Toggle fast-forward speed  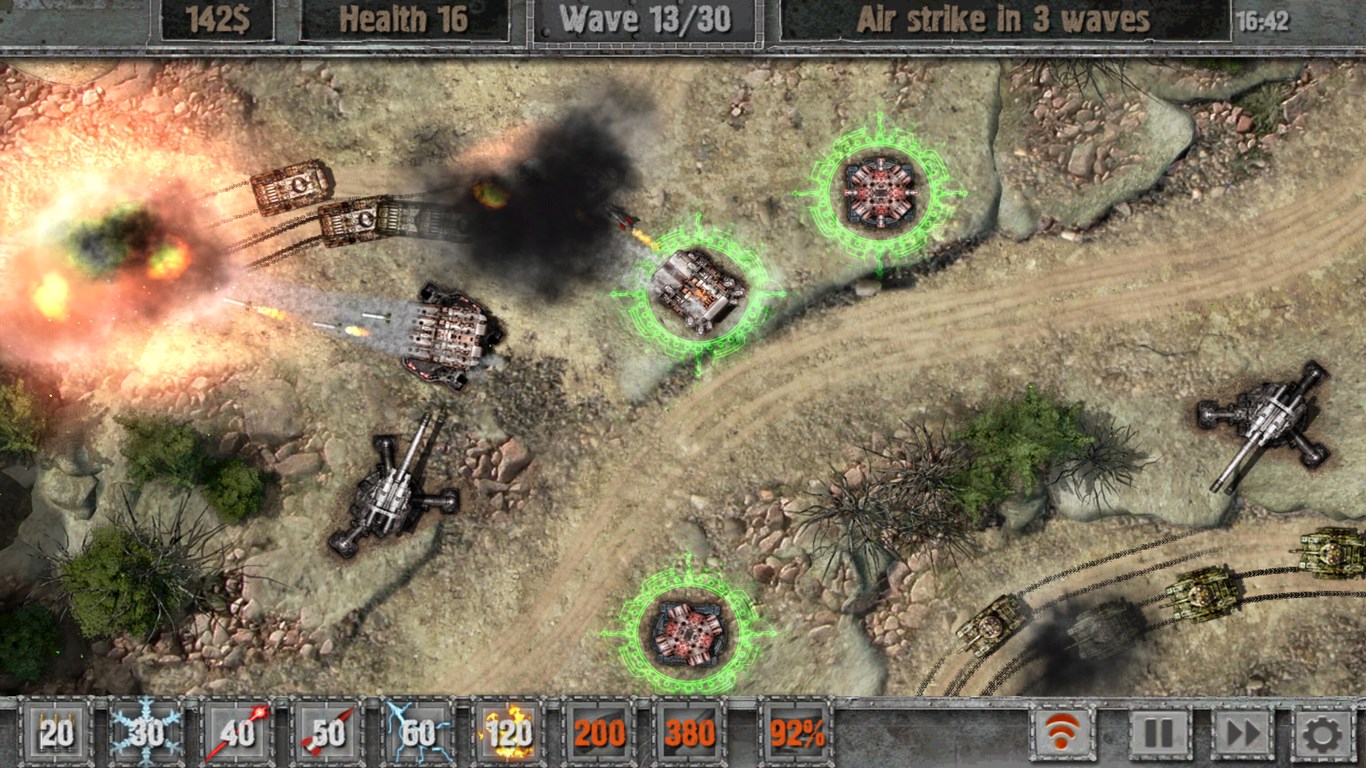[1242, 733]
